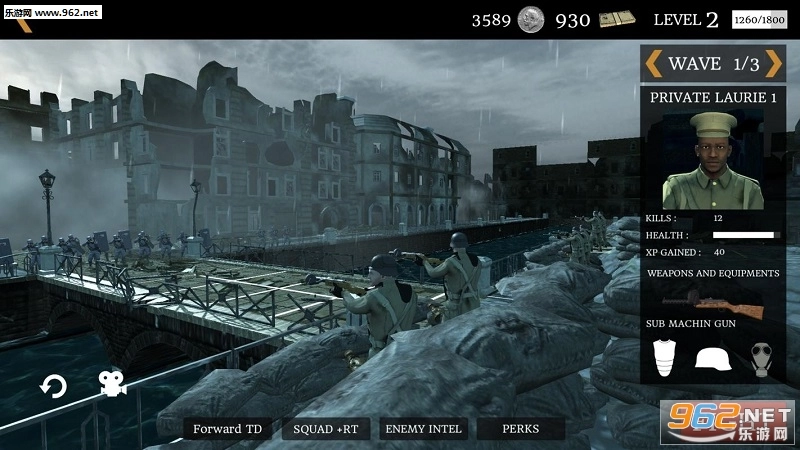This screenshot has width=800, height=450.
Task: Advance to the next wave arrow
Action: click(777, 64)
